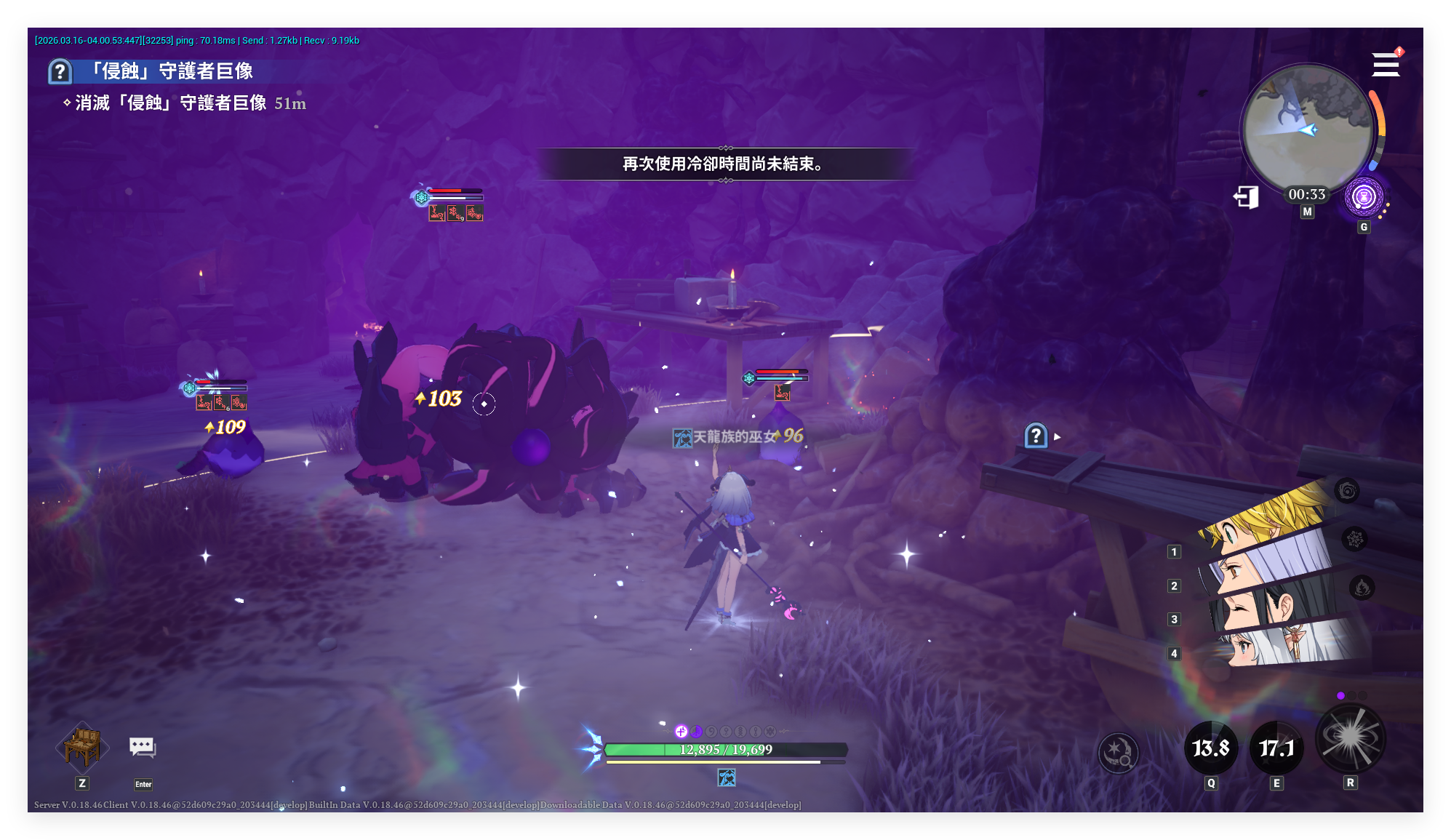Image resolution: width=1451 pixels, height=840 pixels.
Task: Open the circular minimap
Action: tap(1307, 129)
